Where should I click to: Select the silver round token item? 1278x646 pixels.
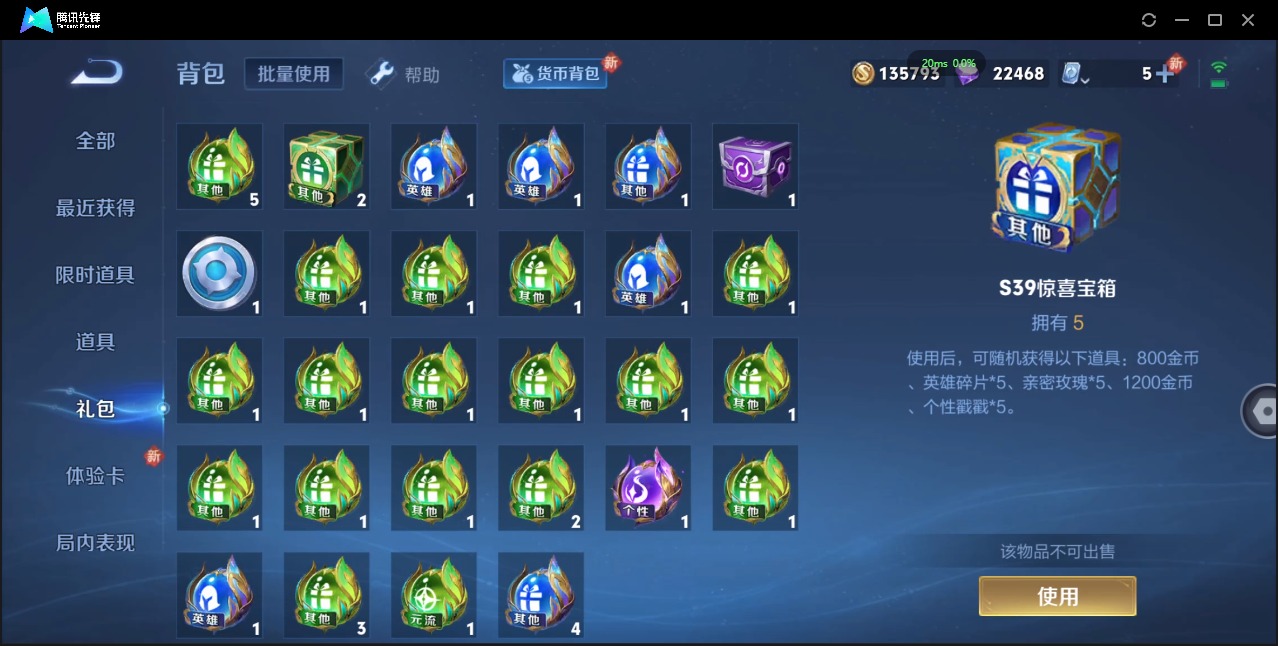coord(220,274)
